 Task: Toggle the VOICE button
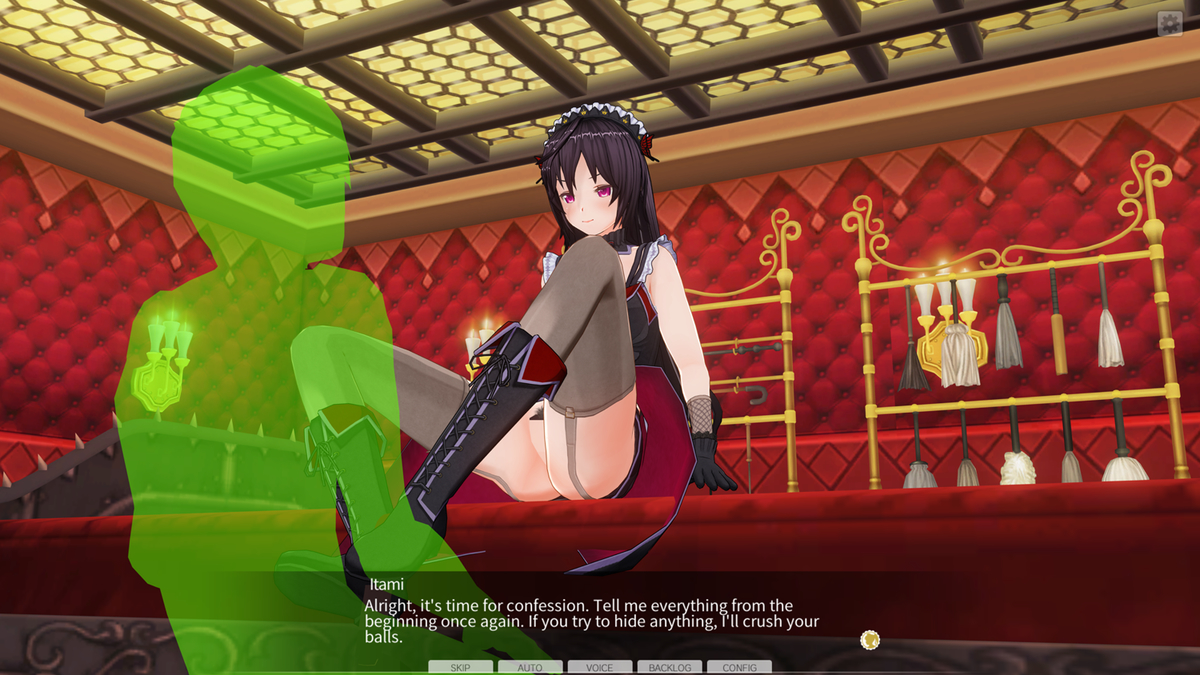click(600, 667)
